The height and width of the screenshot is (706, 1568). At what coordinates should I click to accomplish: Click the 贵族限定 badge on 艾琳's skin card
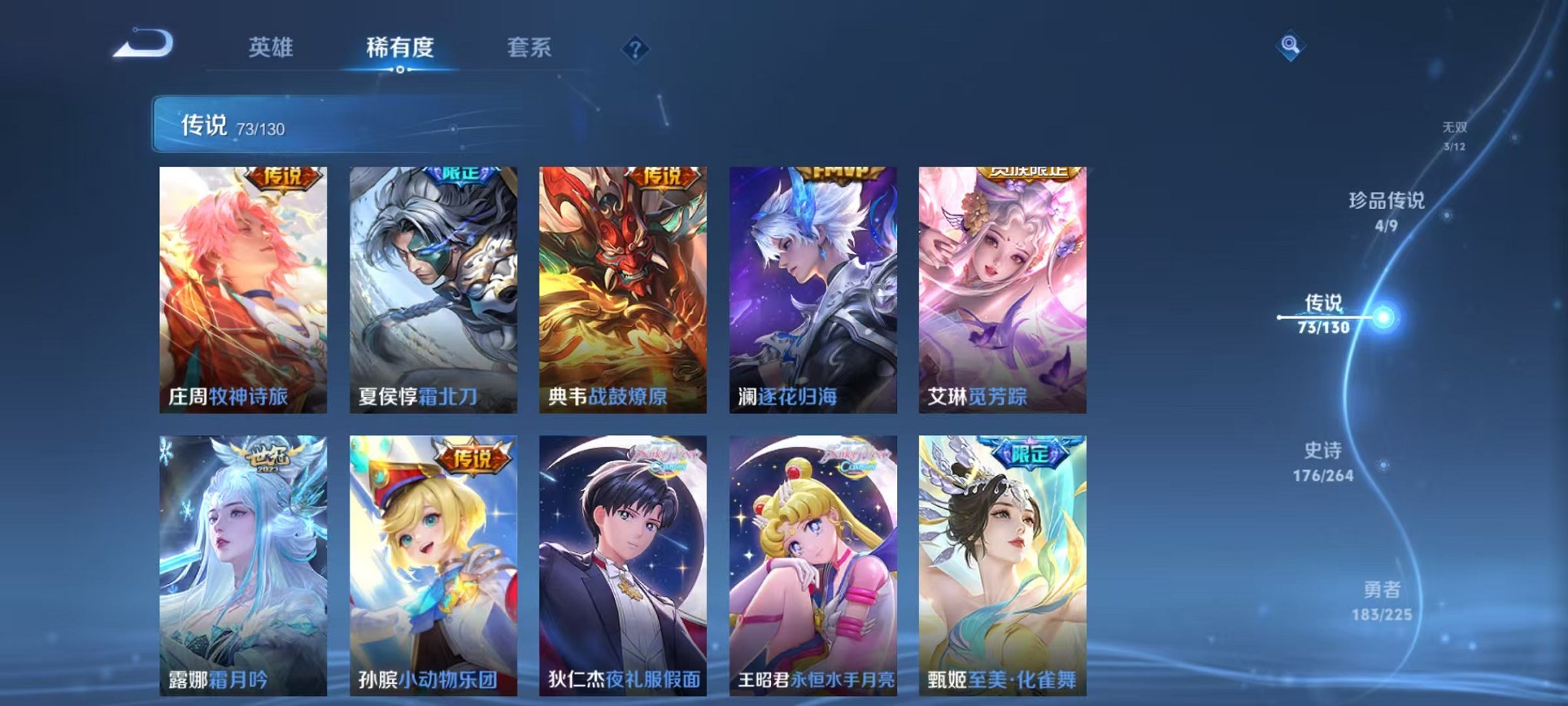click(1028, 174)
